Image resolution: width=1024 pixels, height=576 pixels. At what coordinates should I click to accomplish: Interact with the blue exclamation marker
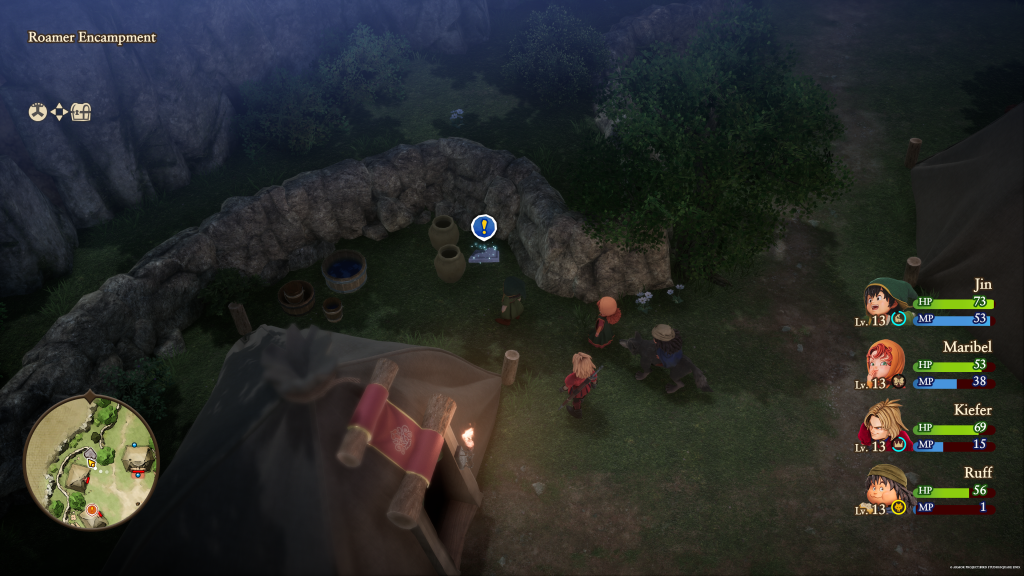484,227
